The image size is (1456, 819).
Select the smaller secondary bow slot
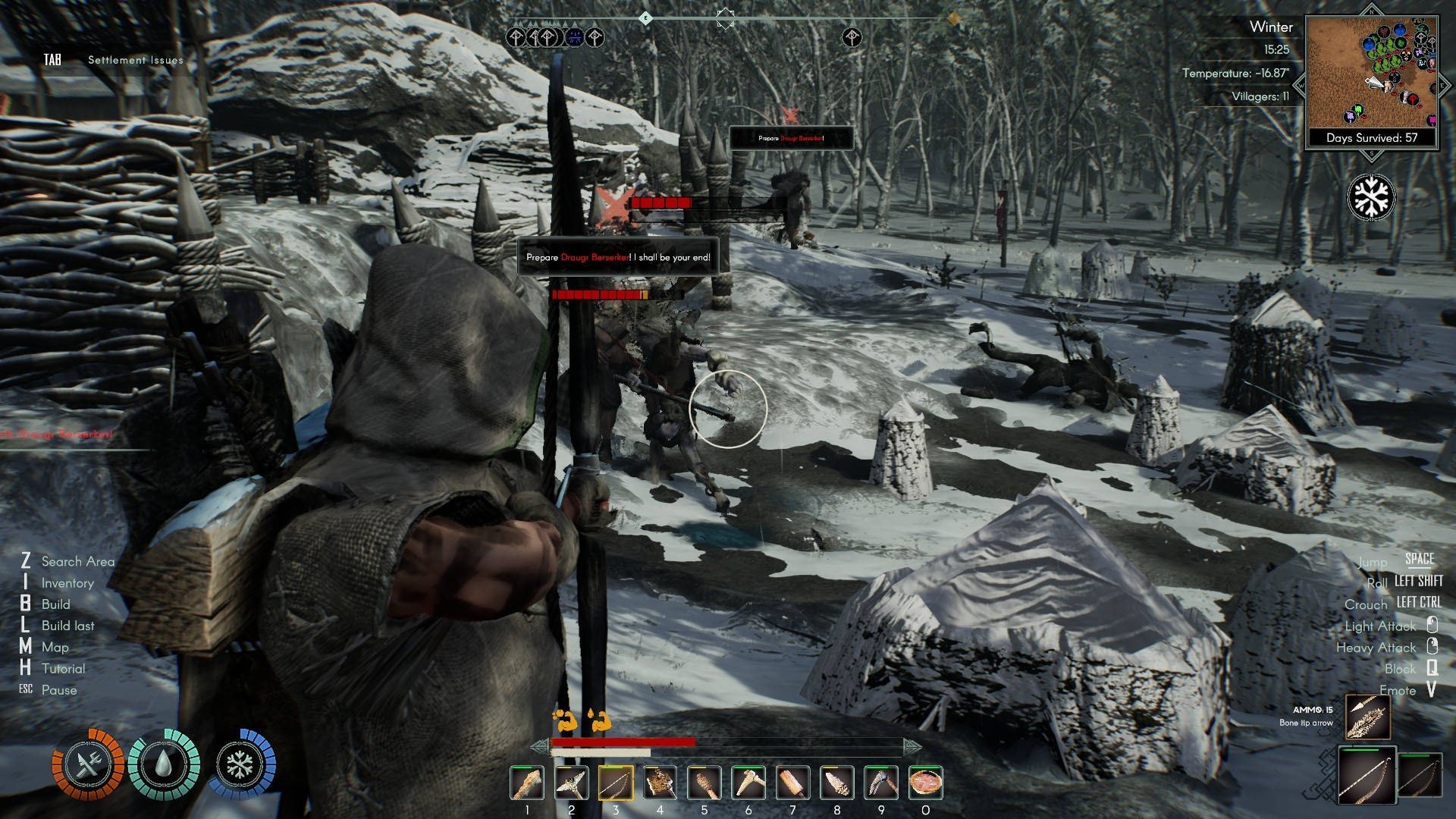click(x=1420, y=775)
